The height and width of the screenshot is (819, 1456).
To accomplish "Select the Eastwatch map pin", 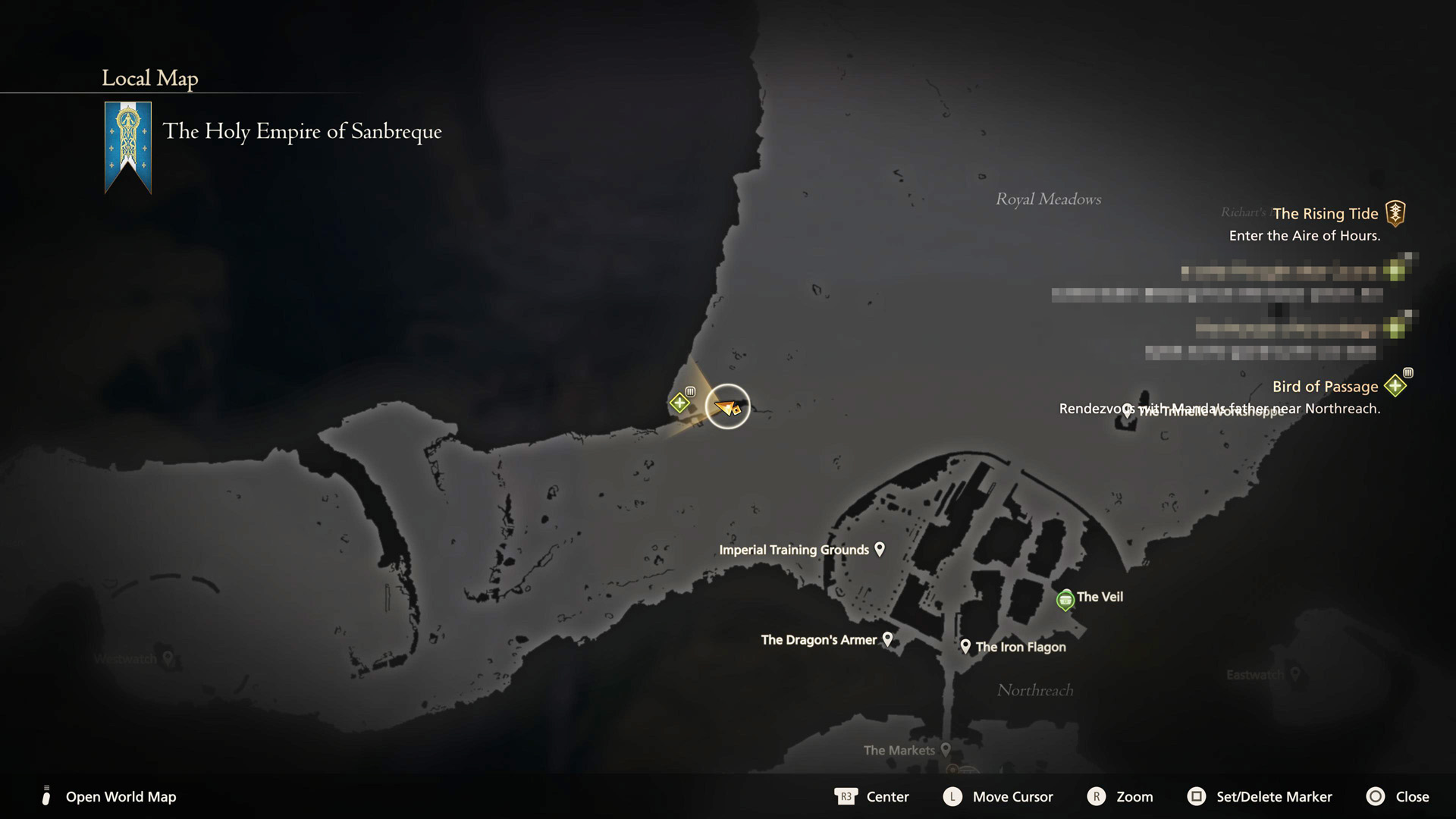I will coord(1295,673).
